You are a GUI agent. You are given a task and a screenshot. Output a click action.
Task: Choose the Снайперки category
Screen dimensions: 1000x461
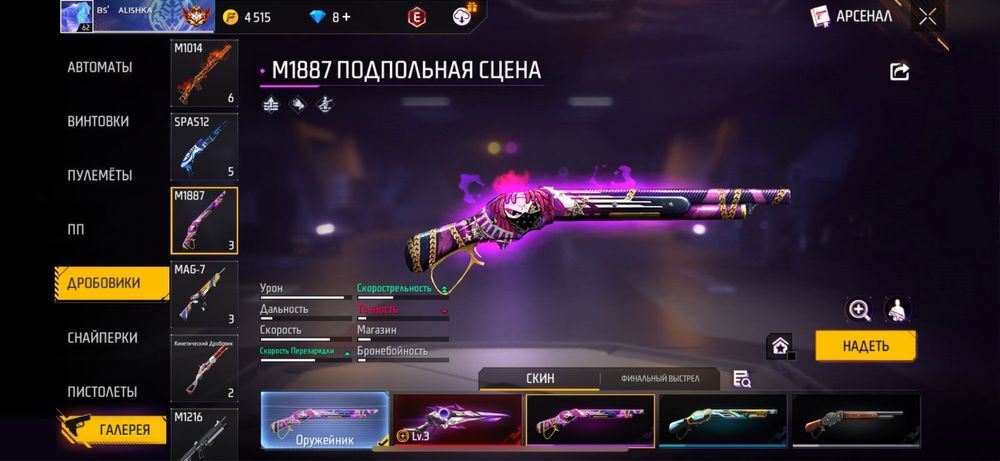pyautogui.click(x=102, y=338)
